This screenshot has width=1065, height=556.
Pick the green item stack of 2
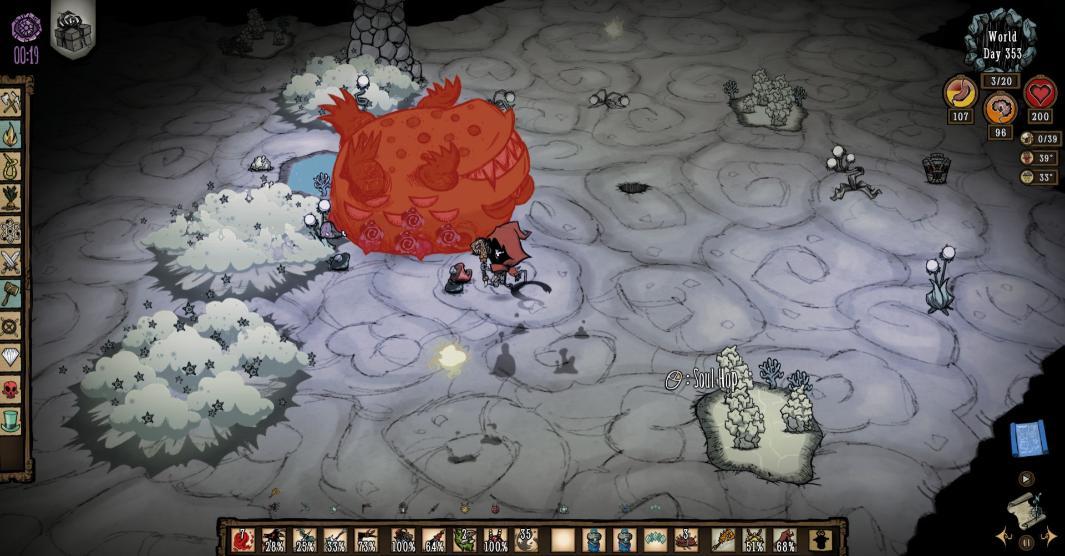463,541
